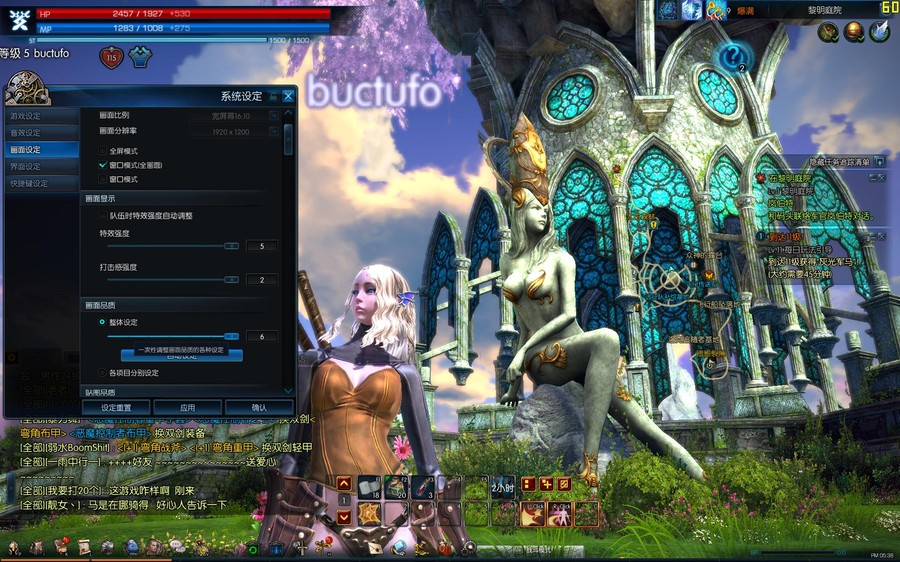The height and width of the screenshot is (562, 900).
Task: Adjust the 特效强度 slider handle
Action: (x=231, y=245)
